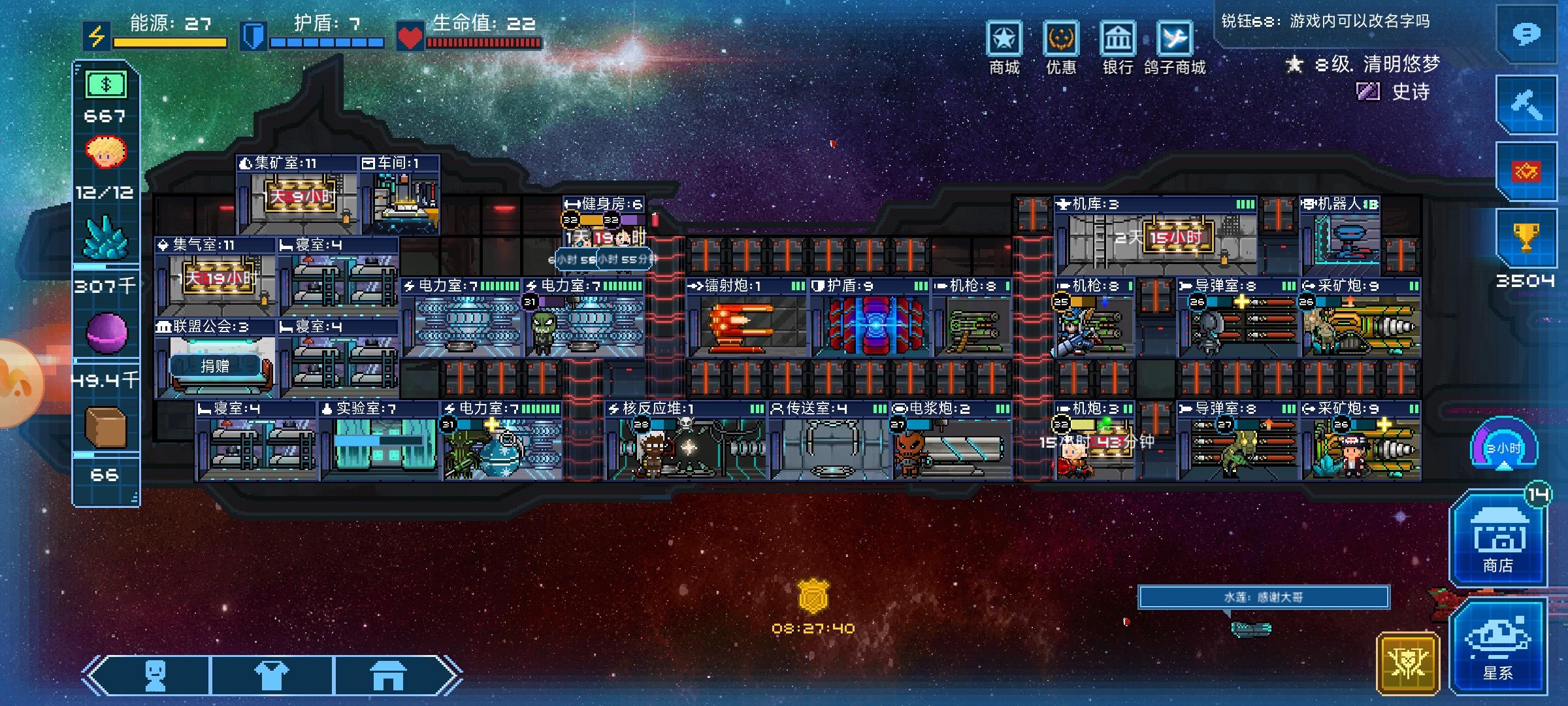Open the 银行 bank icon

click(x=1117, y=39)
